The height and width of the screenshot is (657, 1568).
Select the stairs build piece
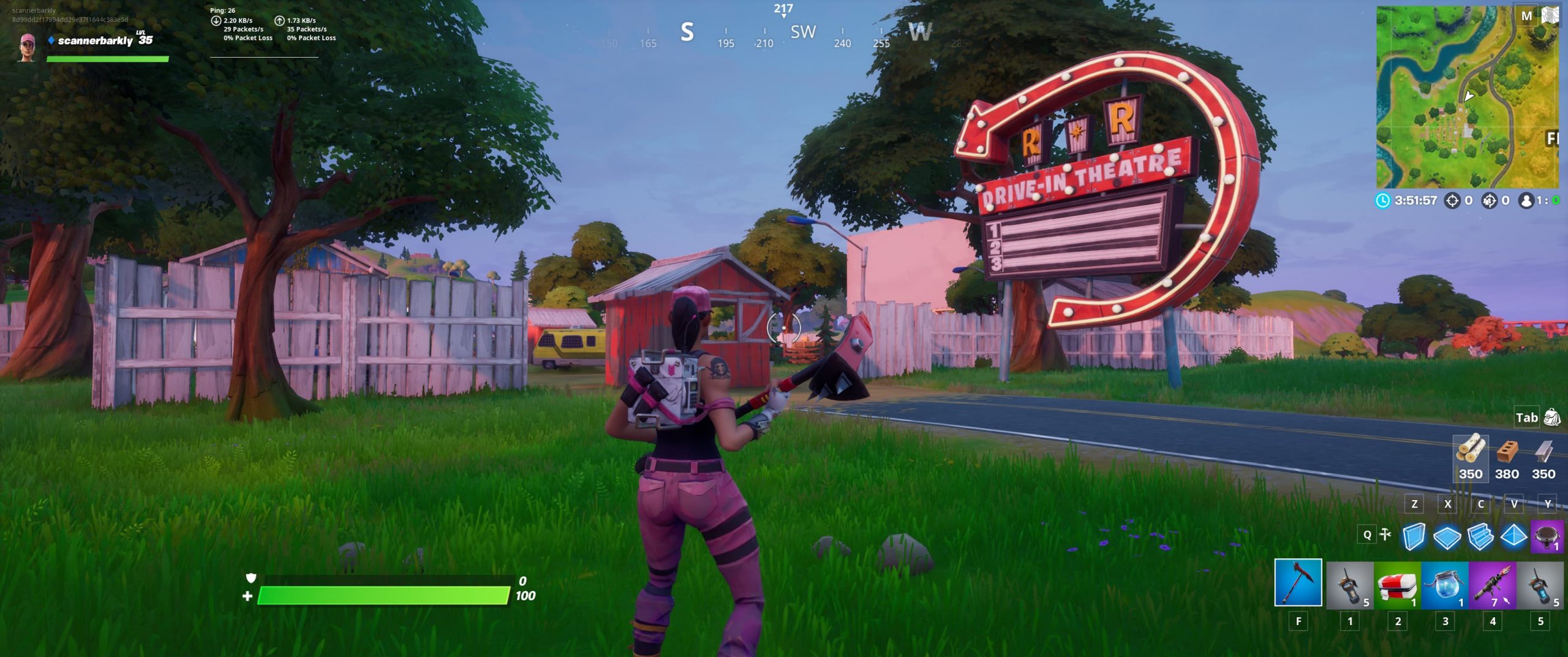(x=1480, y=537)
